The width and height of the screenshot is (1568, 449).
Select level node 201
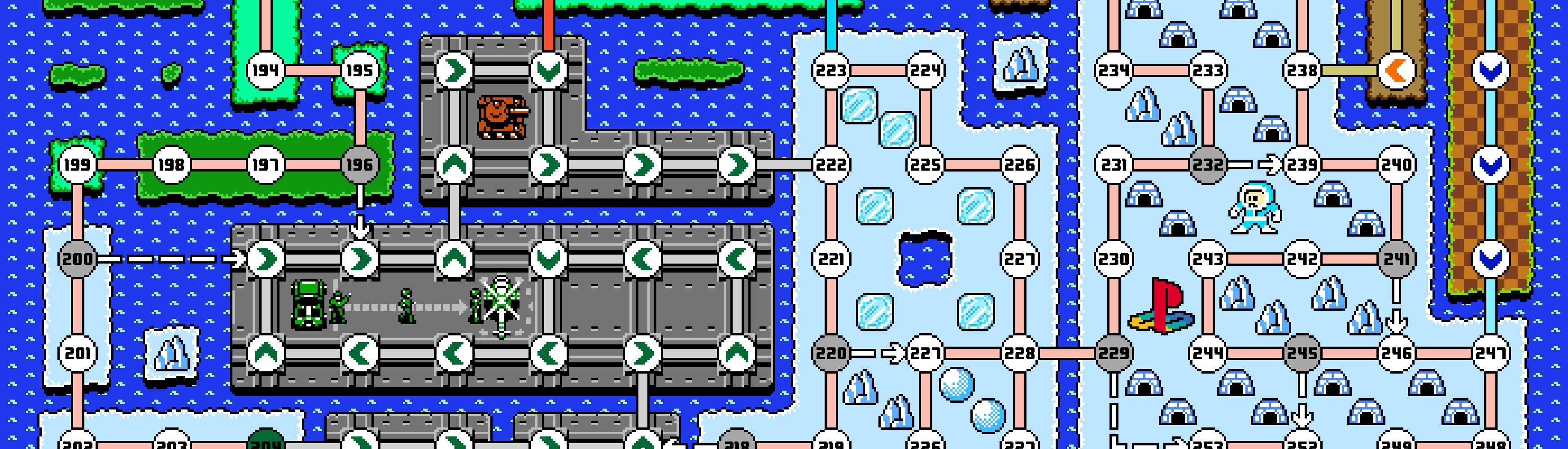point(77,353)
